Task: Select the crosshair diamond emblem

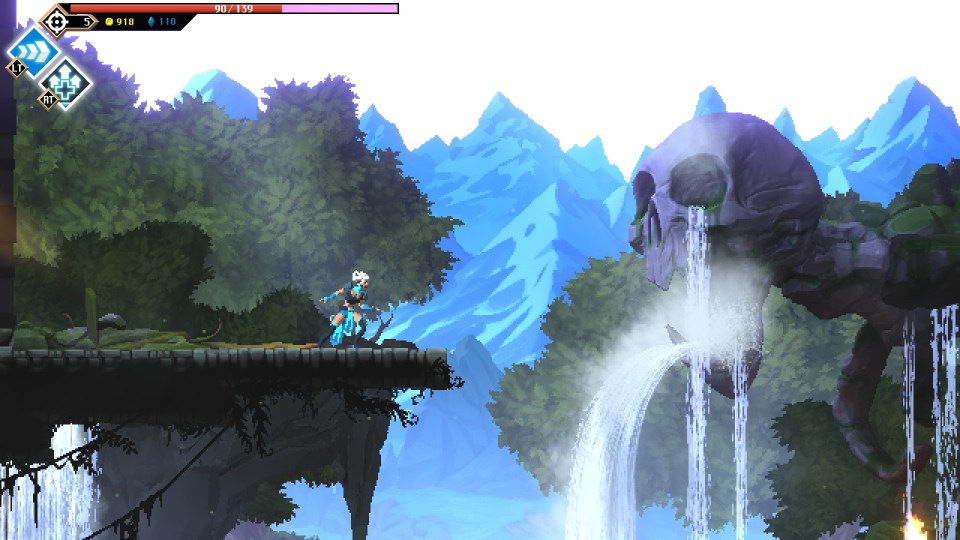Action: click(x=56, y=21)
